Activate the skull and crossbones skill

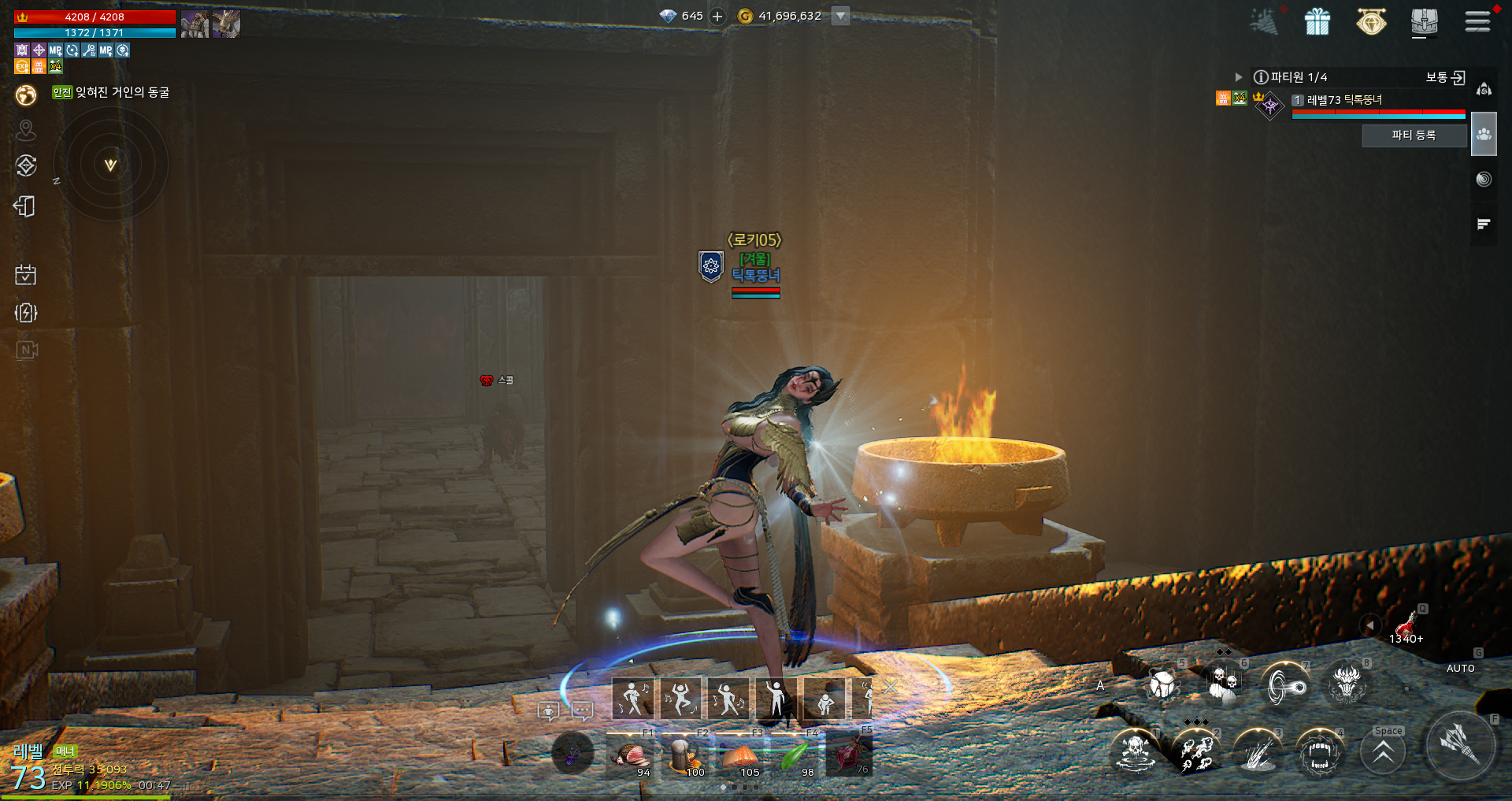pyautogui.click(x=1135, y=751)
